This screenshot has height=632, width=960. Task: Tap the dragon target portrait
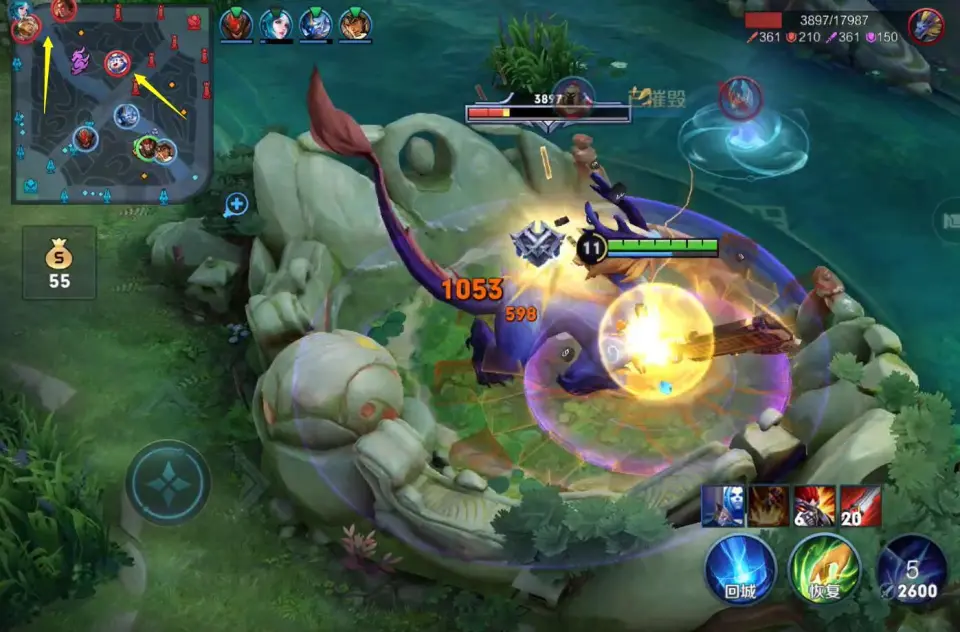tap(927, 25)
